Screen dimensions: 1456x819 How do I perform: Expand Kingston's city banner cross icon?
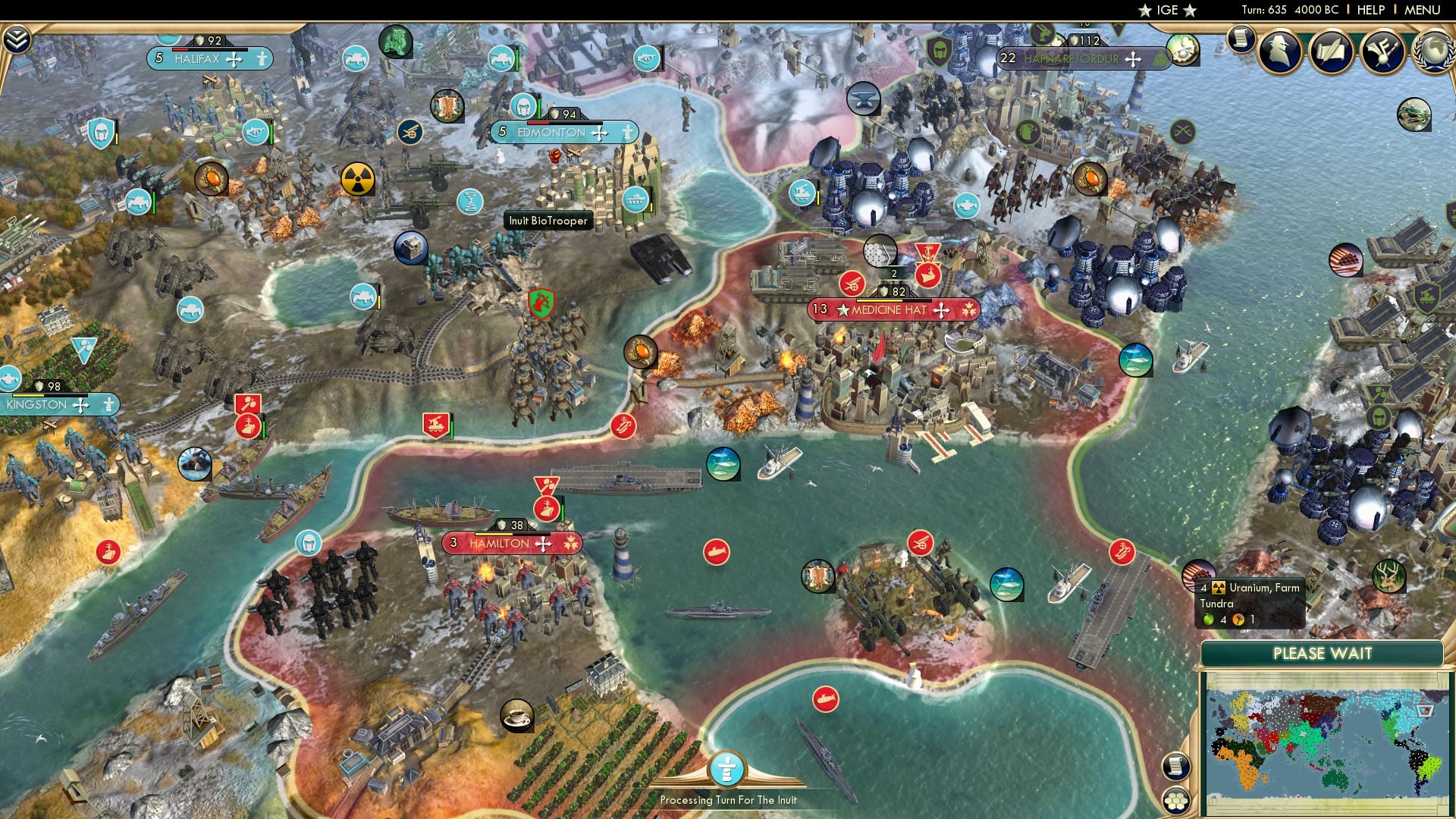[80, 406]
